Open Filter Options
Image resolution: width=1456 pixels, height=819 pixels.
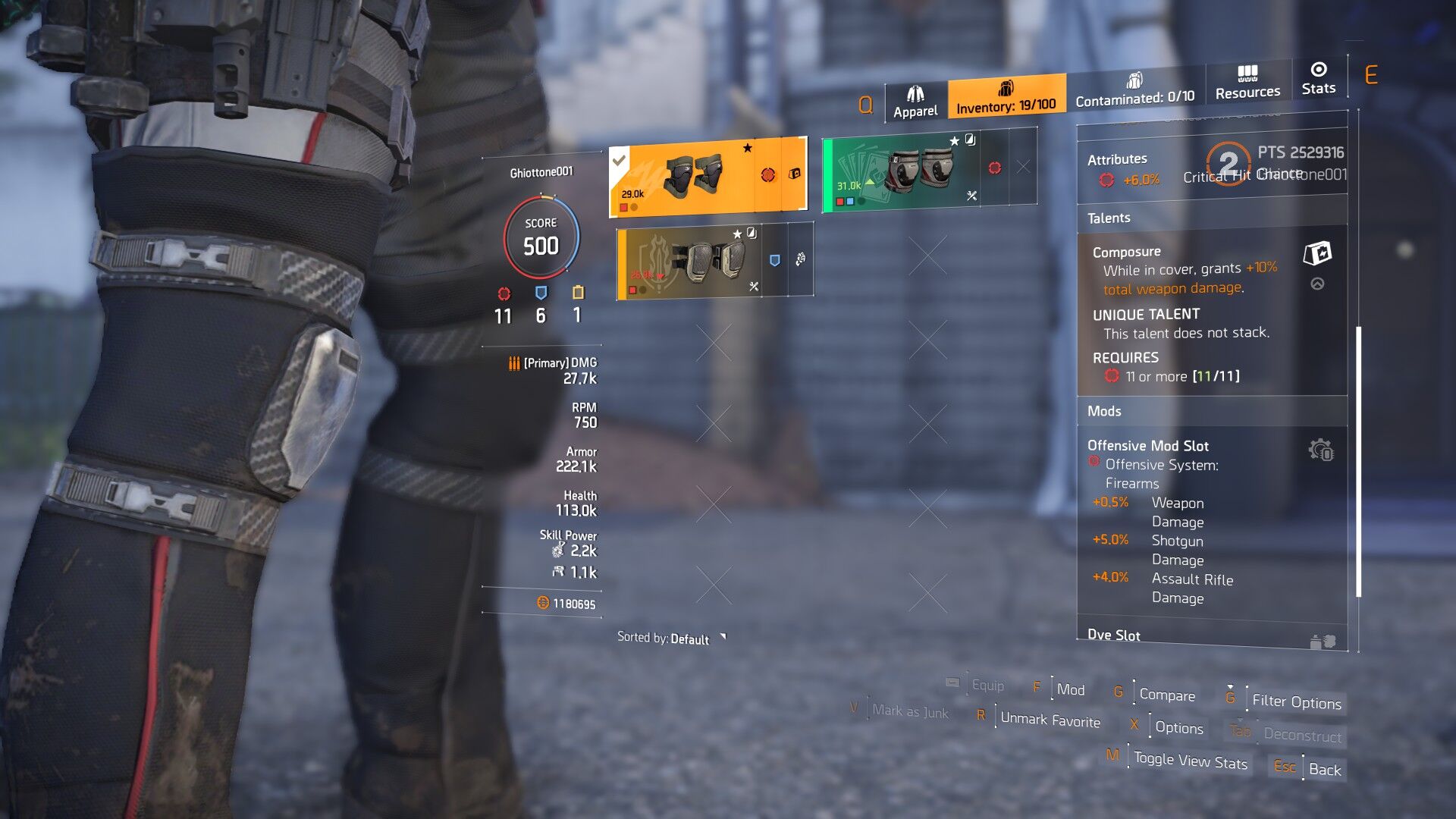point(1296,701)
